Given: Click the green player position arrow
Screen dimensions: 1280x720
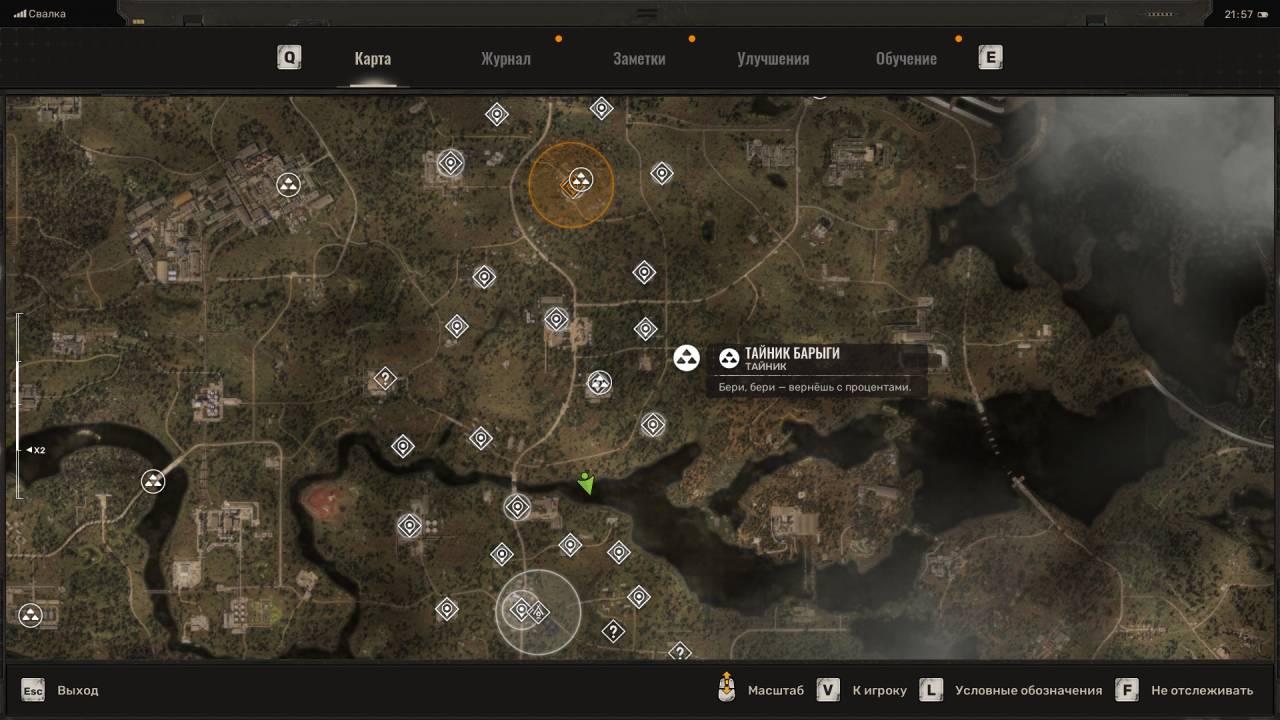Looking at the screenshot, I should click(586, 484).
